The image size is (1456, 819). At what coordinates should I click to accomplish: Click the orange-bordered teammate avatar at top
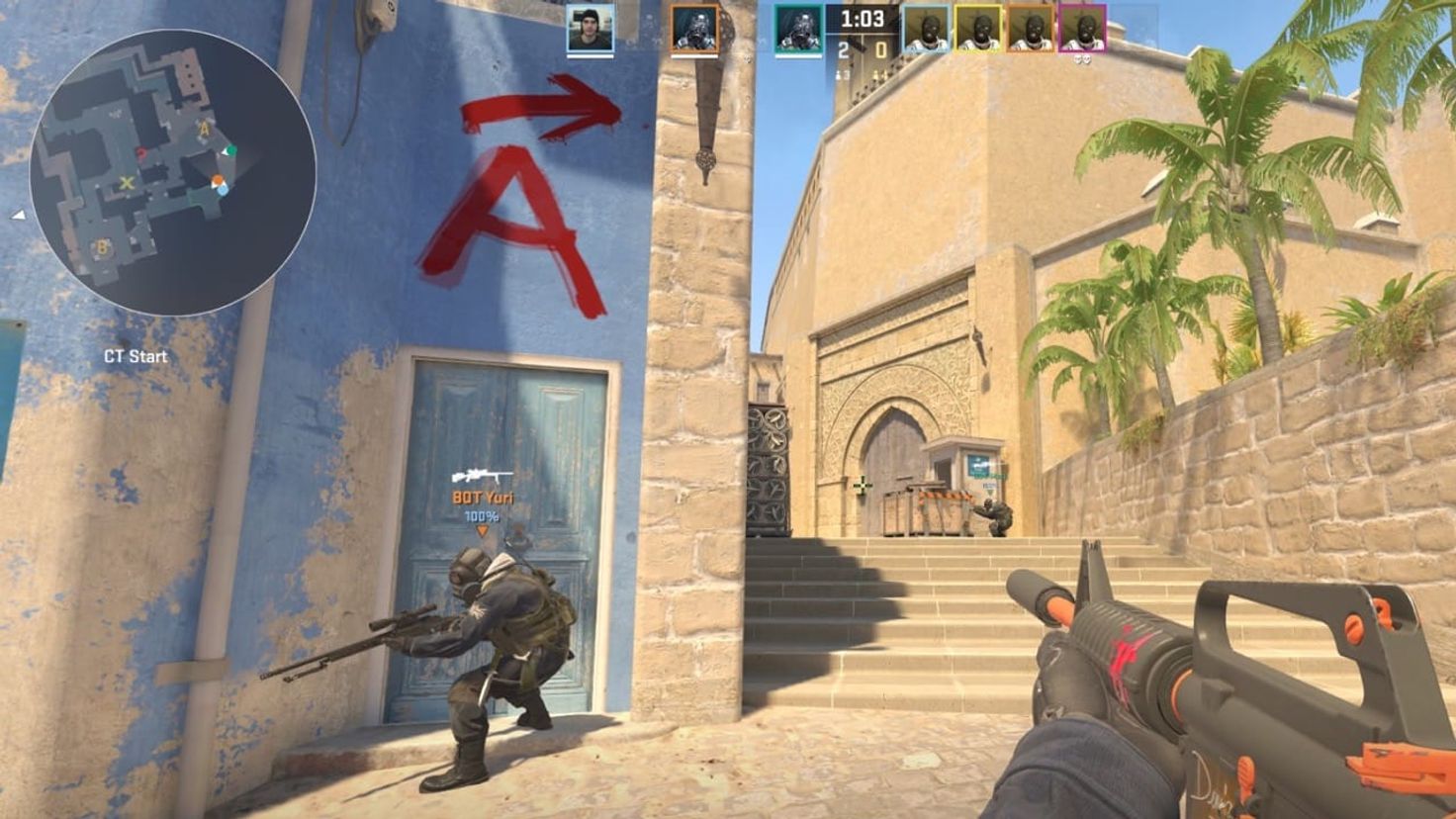point(695,28)
